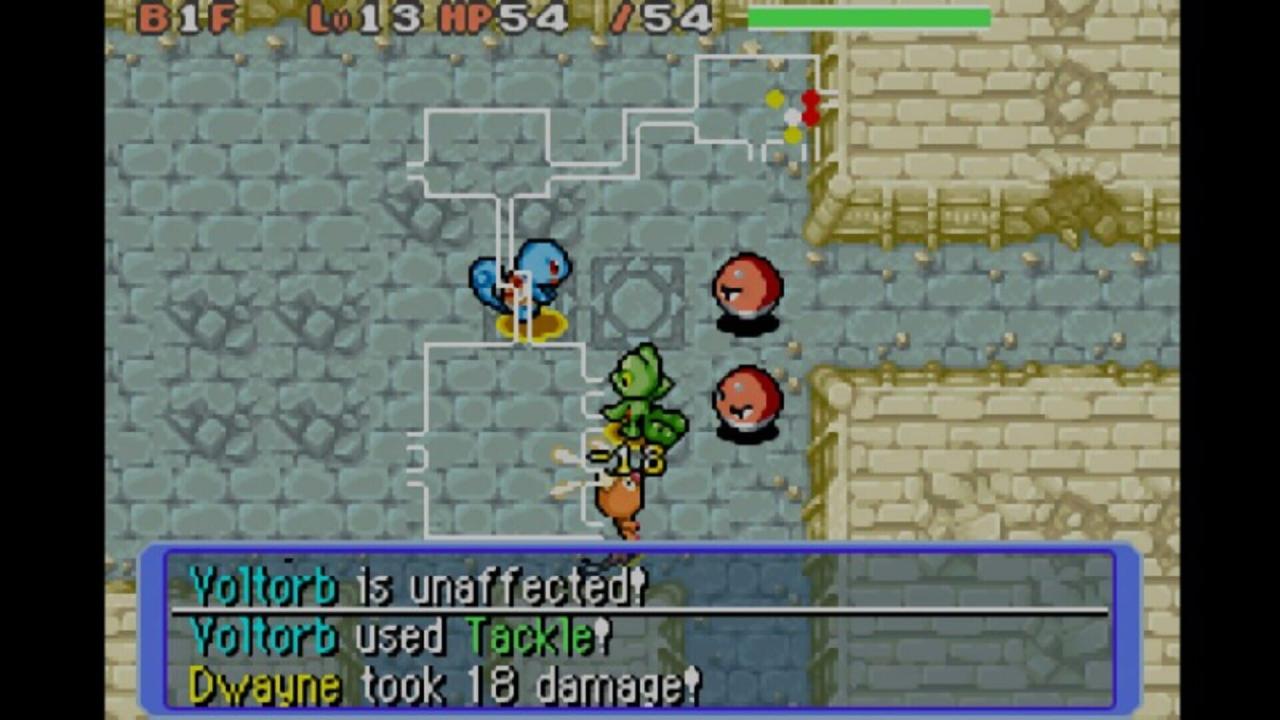The height and width of the screenshot is (720, 1280).
Task: Select the white player marker on the map overlay
Action: pos(792,117)
